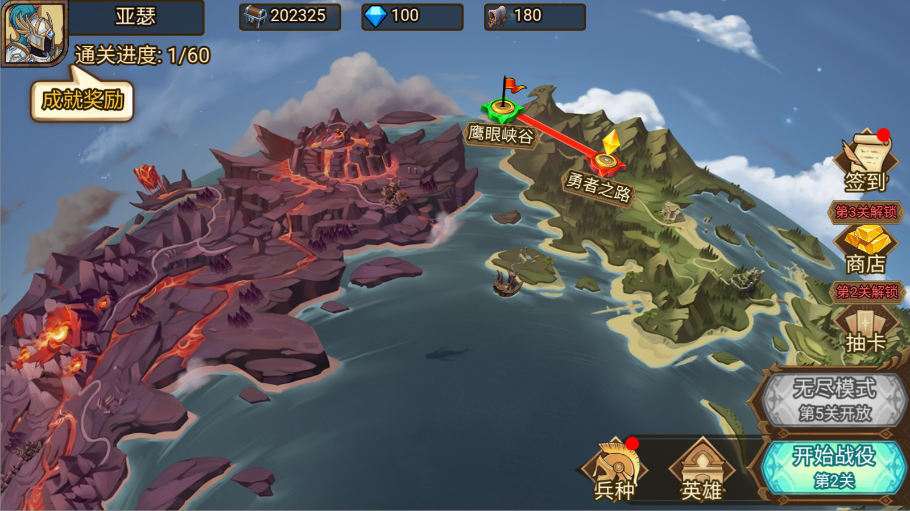Click the treasure chest gold counter
The width and height of the screenshot is (910, 511).
pyautogui.click(x=290, y=16)
